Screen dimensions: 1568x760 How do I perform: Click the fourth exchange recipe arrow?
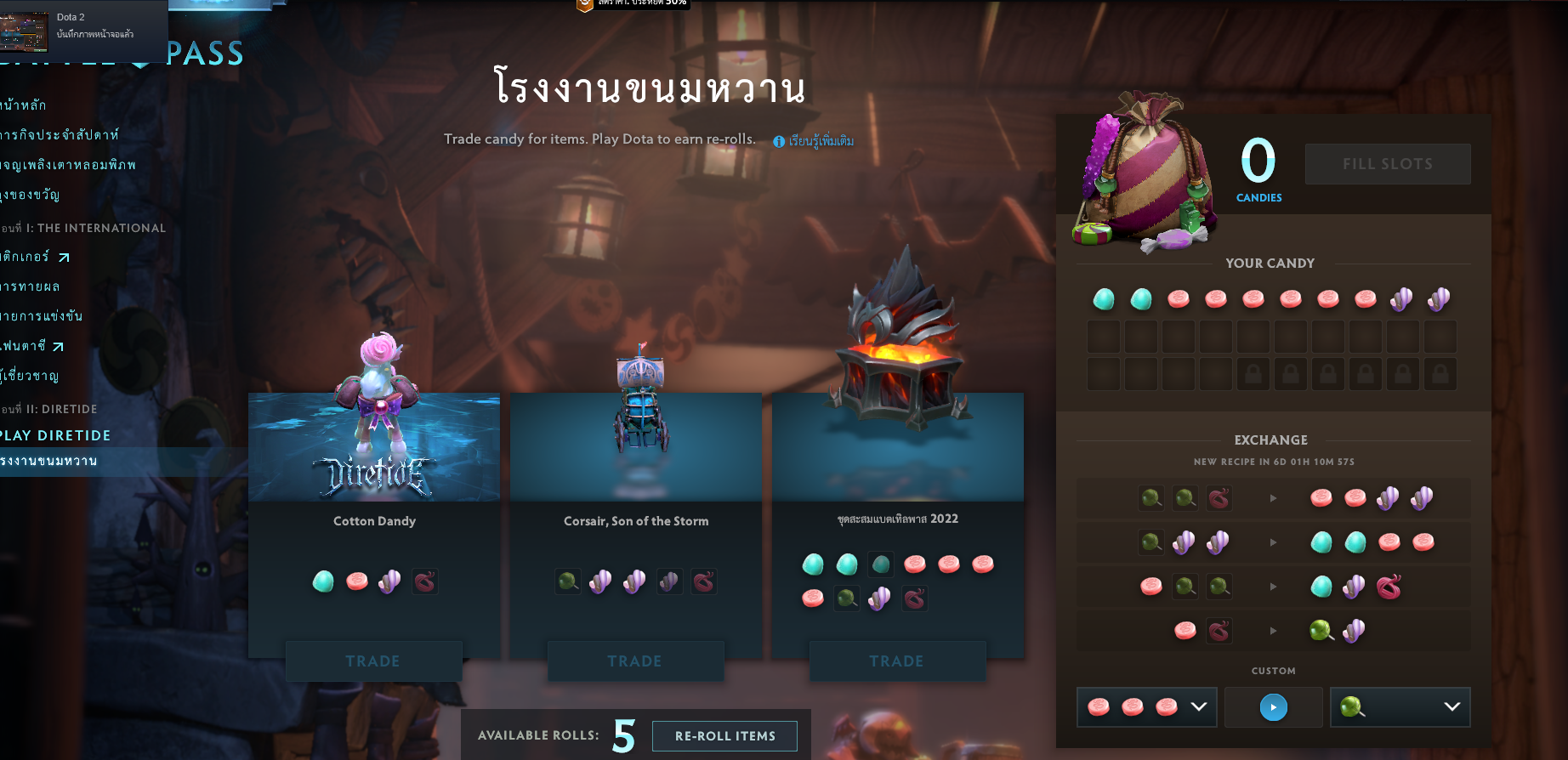[x=1273, y=631]
